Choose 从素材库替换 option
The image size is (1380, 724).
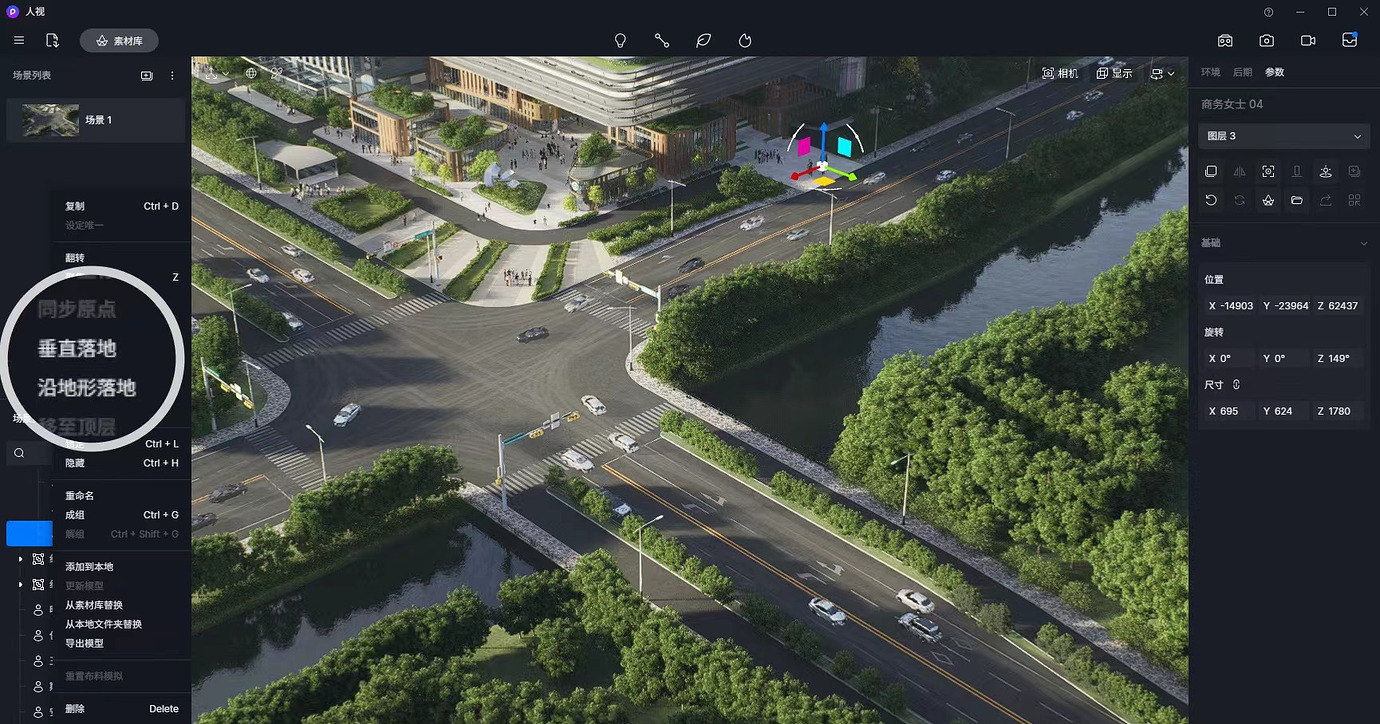(x=94, y=605)
